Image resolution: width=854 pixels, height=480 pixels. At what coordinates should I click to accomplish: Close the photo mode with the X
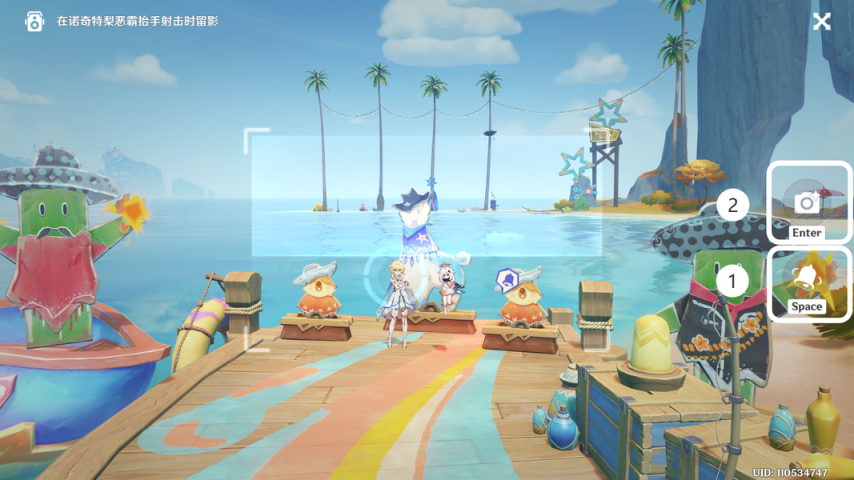tap(822, 21)
